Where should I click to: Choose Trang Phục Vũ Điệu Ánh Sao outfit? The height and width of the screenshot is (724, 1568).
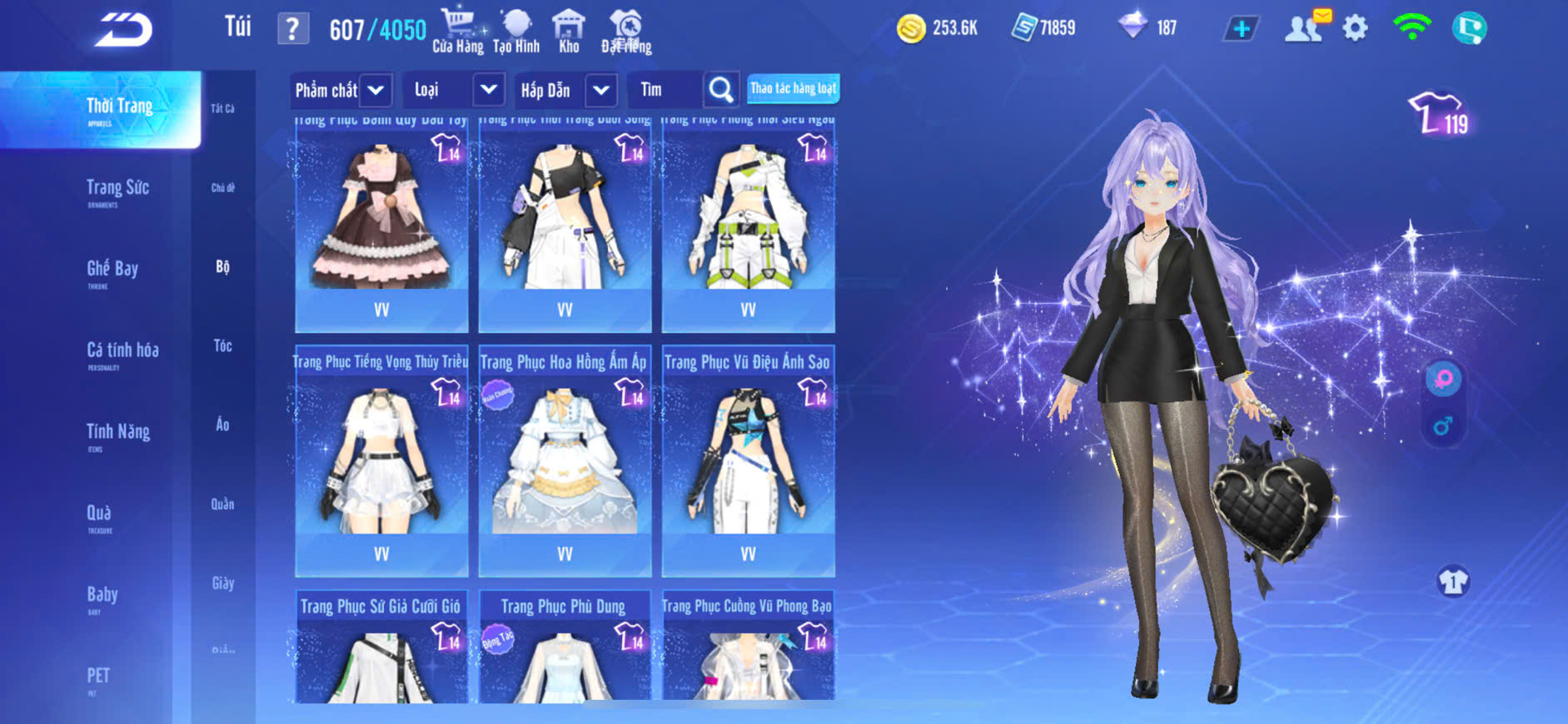[x=748, y=460]
